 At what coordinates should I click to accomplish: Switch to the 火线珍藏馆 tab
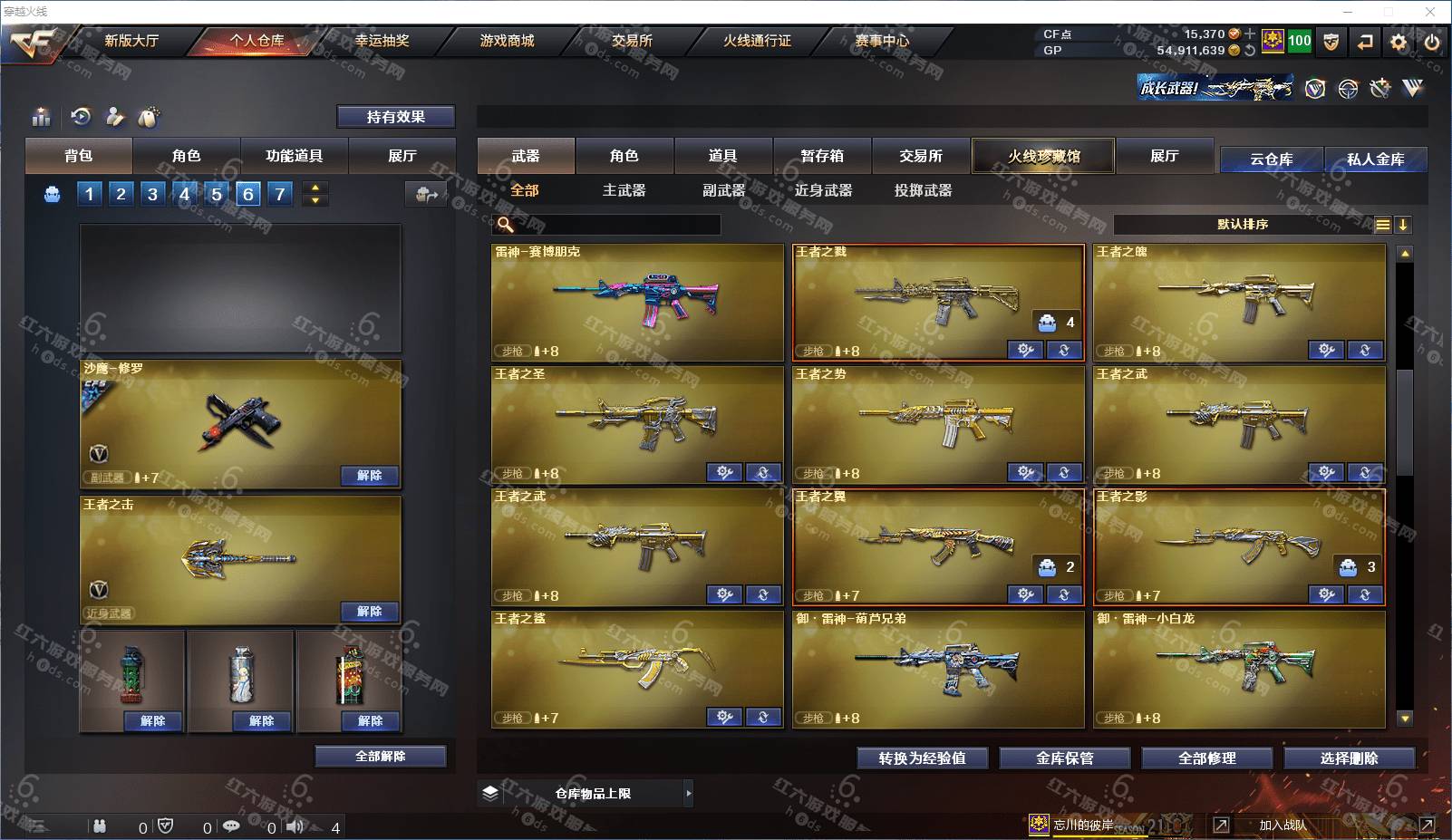click(x=1043, y=156)
